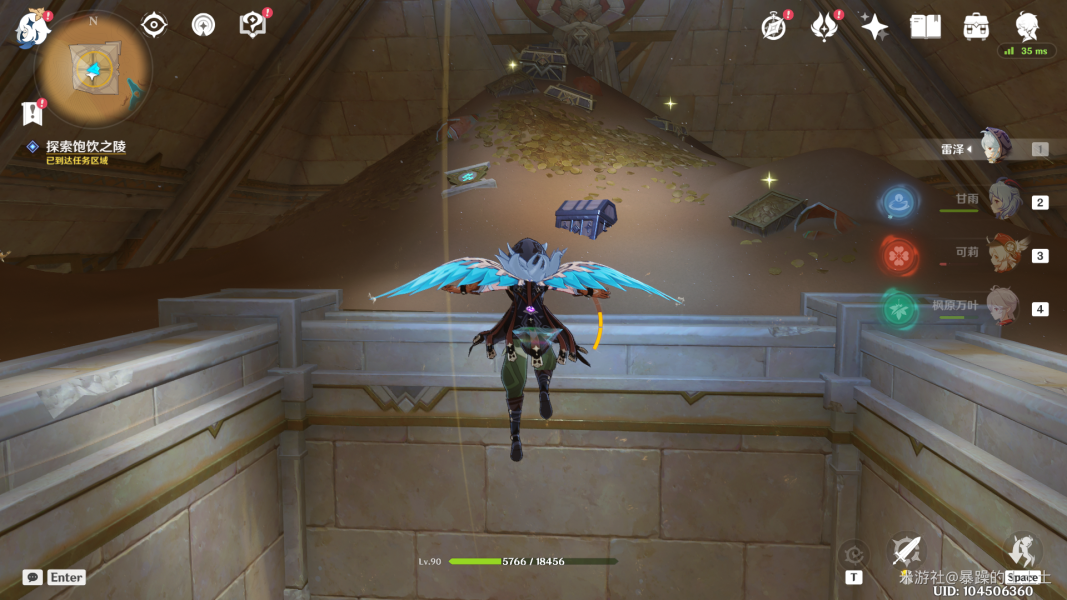Open the character profile head icon
Image resolution: width=1067 pixels, height=600 pixels.
point(1026,27)
